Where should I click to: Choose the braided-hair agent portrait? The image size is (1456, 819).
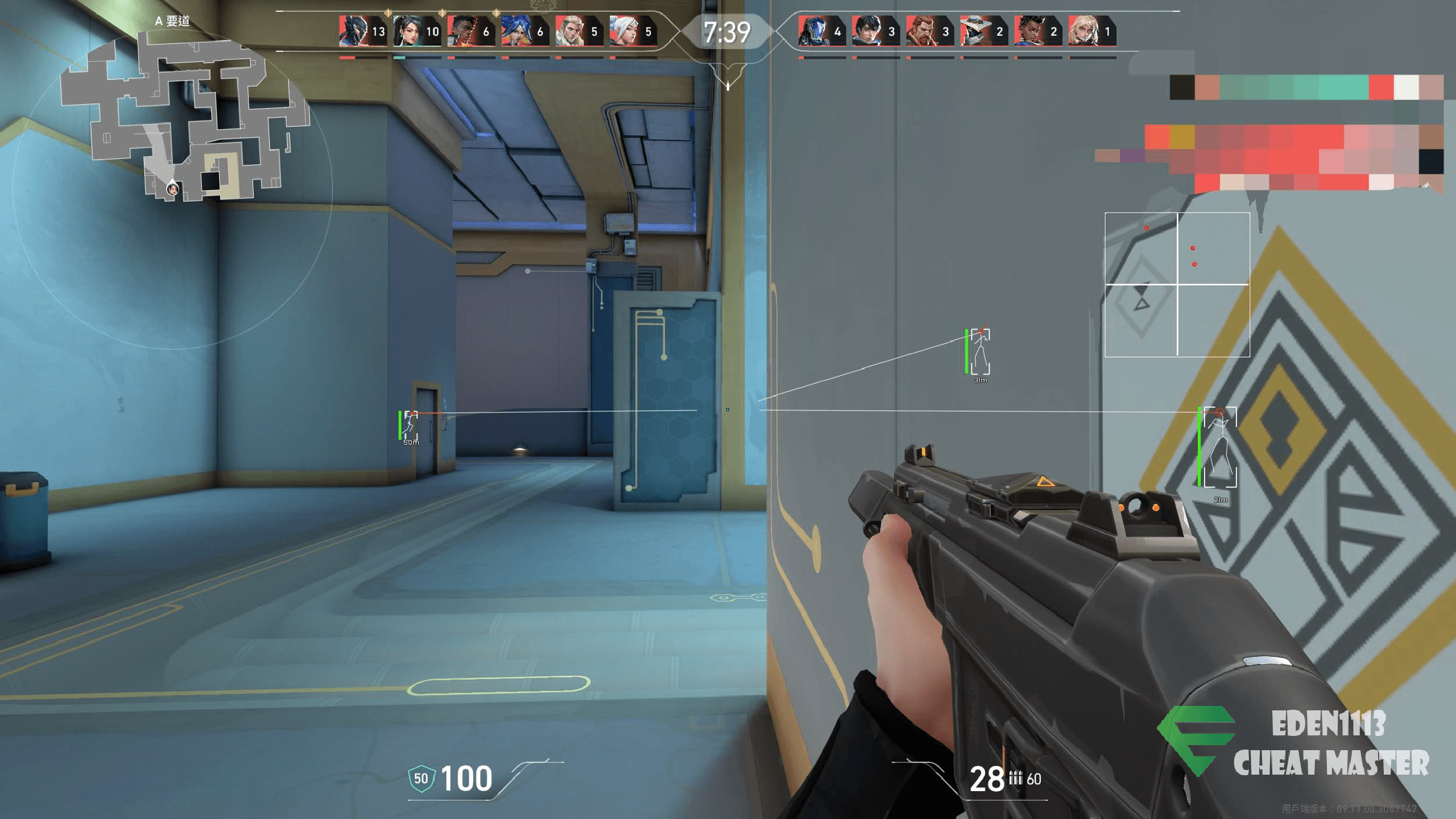[x=1028, y=31]
